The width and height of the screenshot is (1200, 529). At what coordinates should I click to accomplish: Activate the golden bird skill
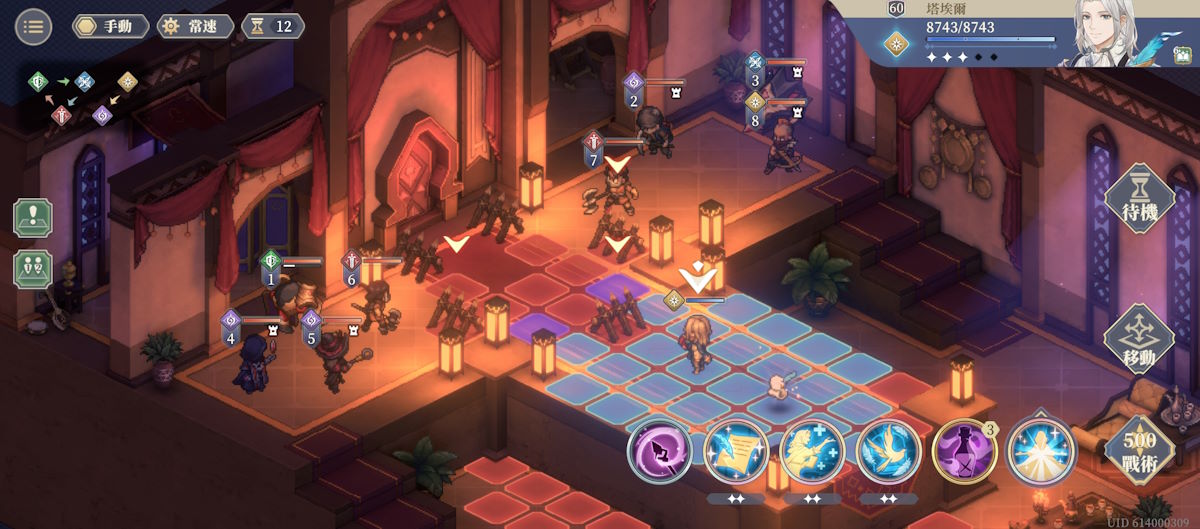point(889,452)
